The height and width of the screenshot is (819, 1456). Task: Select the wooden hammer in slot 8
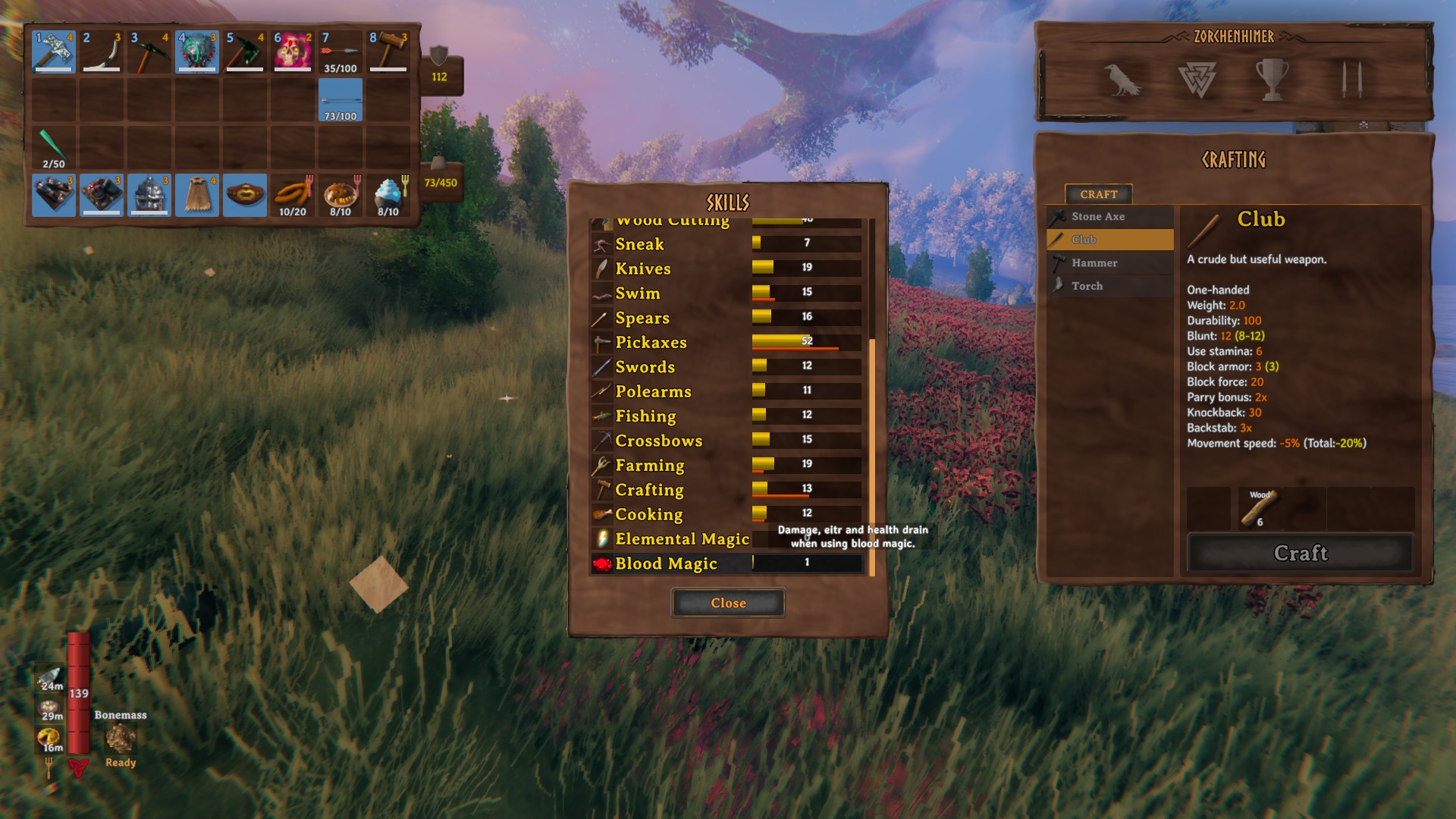(388, 52)
